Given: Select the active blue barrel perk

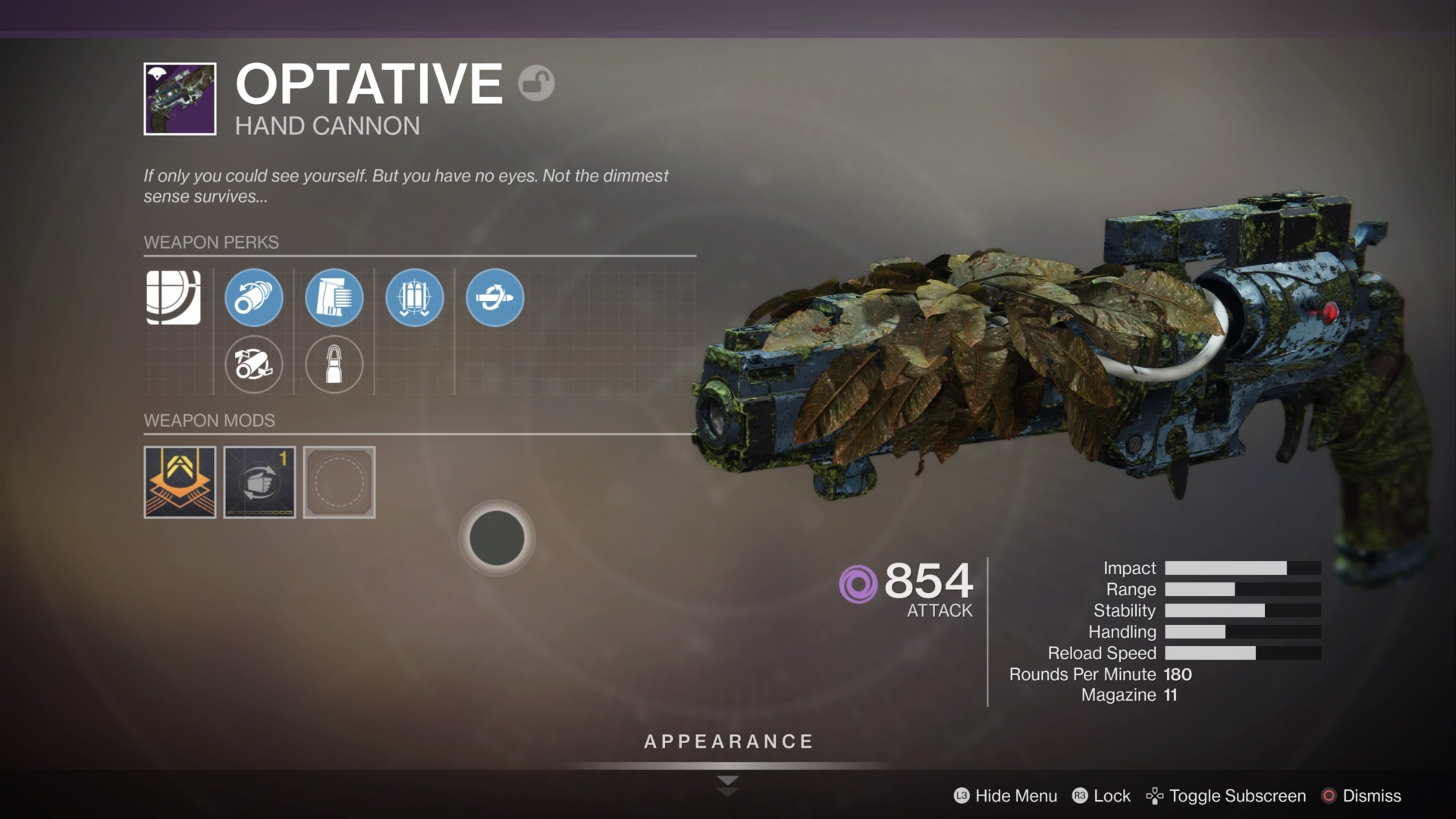Looking at the screenshot, I should coord(254,297).
